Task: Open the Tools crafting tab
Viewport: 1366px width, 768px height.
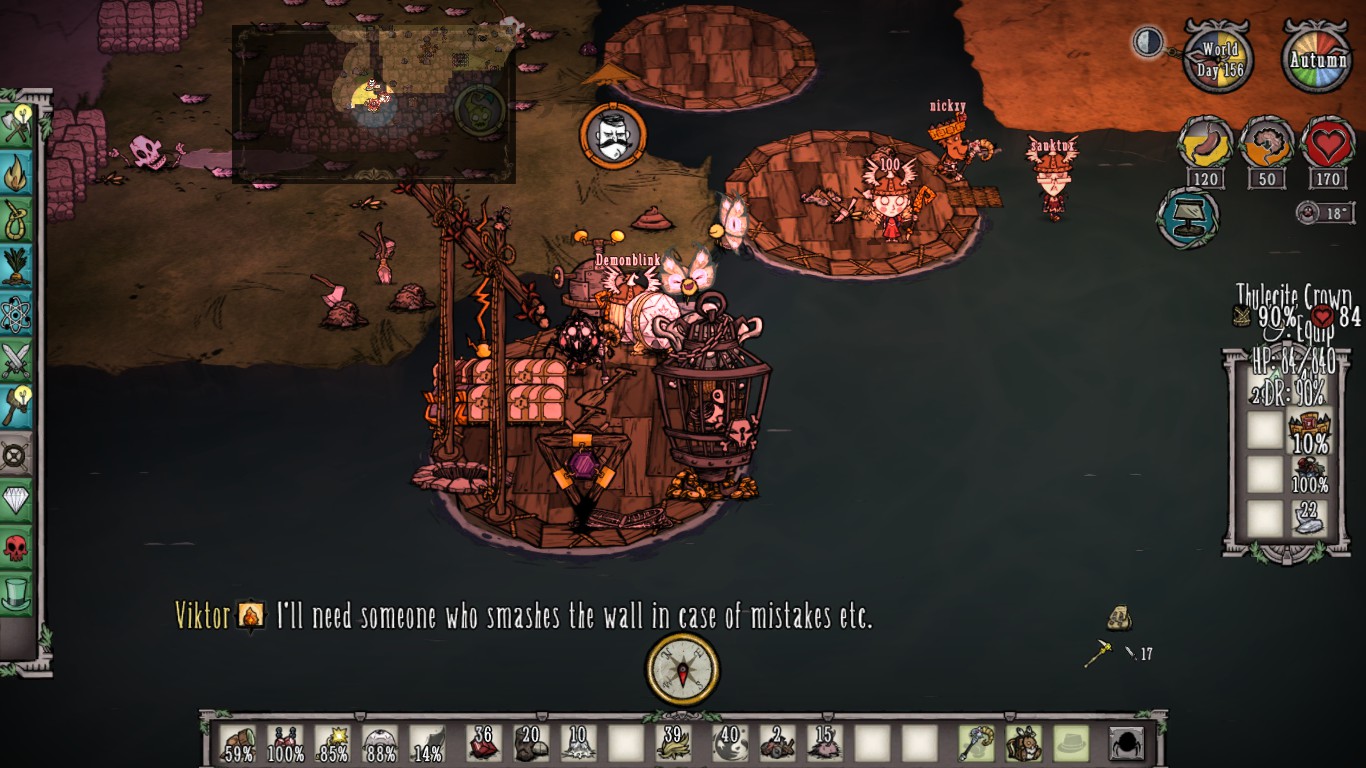Action: tap(16, 124)
